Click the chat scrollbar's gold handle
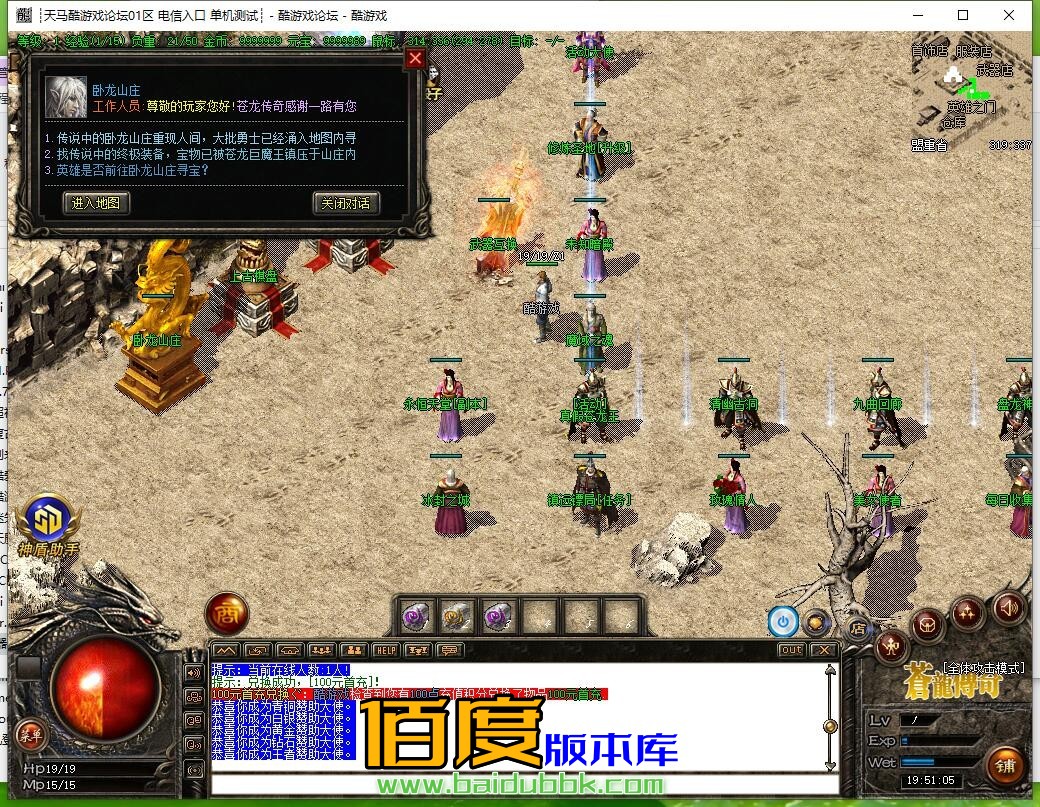 [x=829, y=726]
